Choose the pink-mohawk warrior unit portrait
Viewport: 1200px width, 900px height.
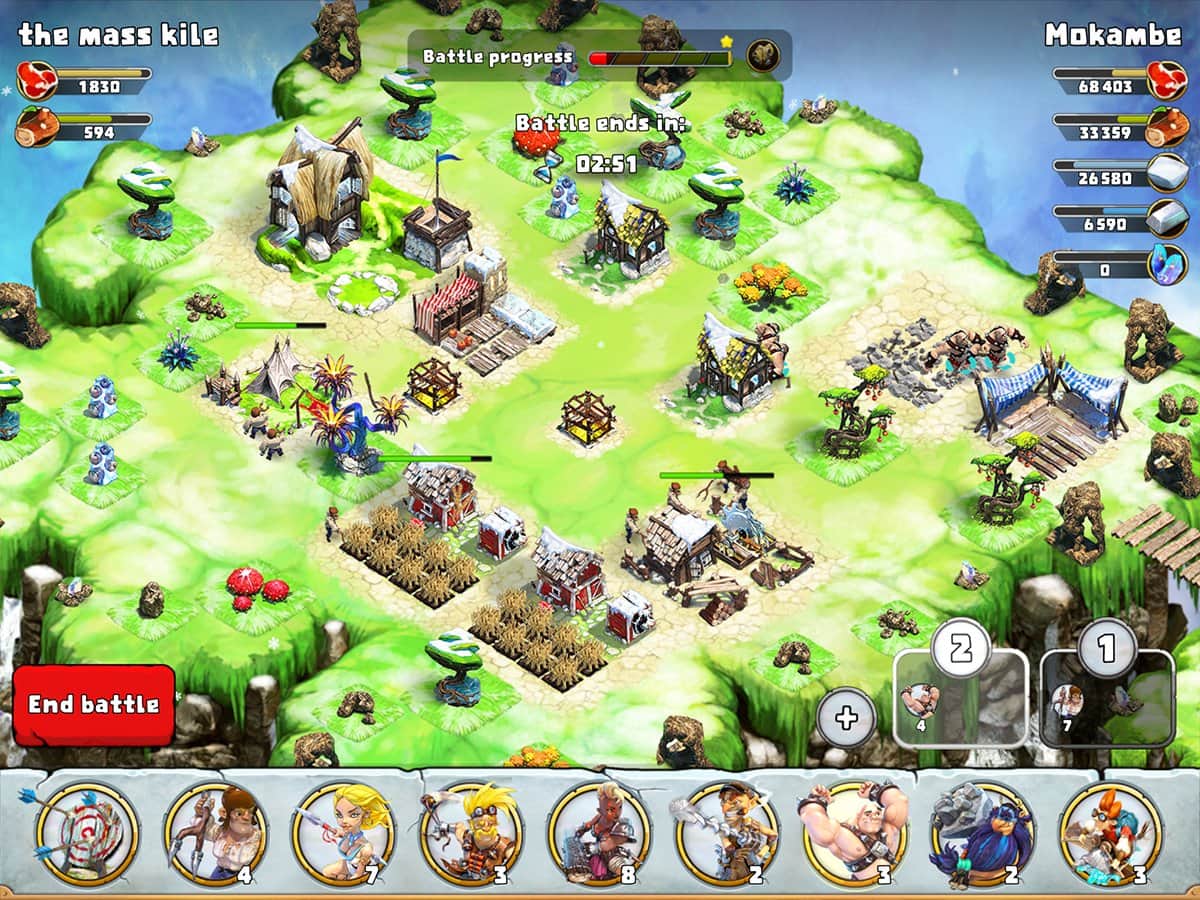coord(599,832)
